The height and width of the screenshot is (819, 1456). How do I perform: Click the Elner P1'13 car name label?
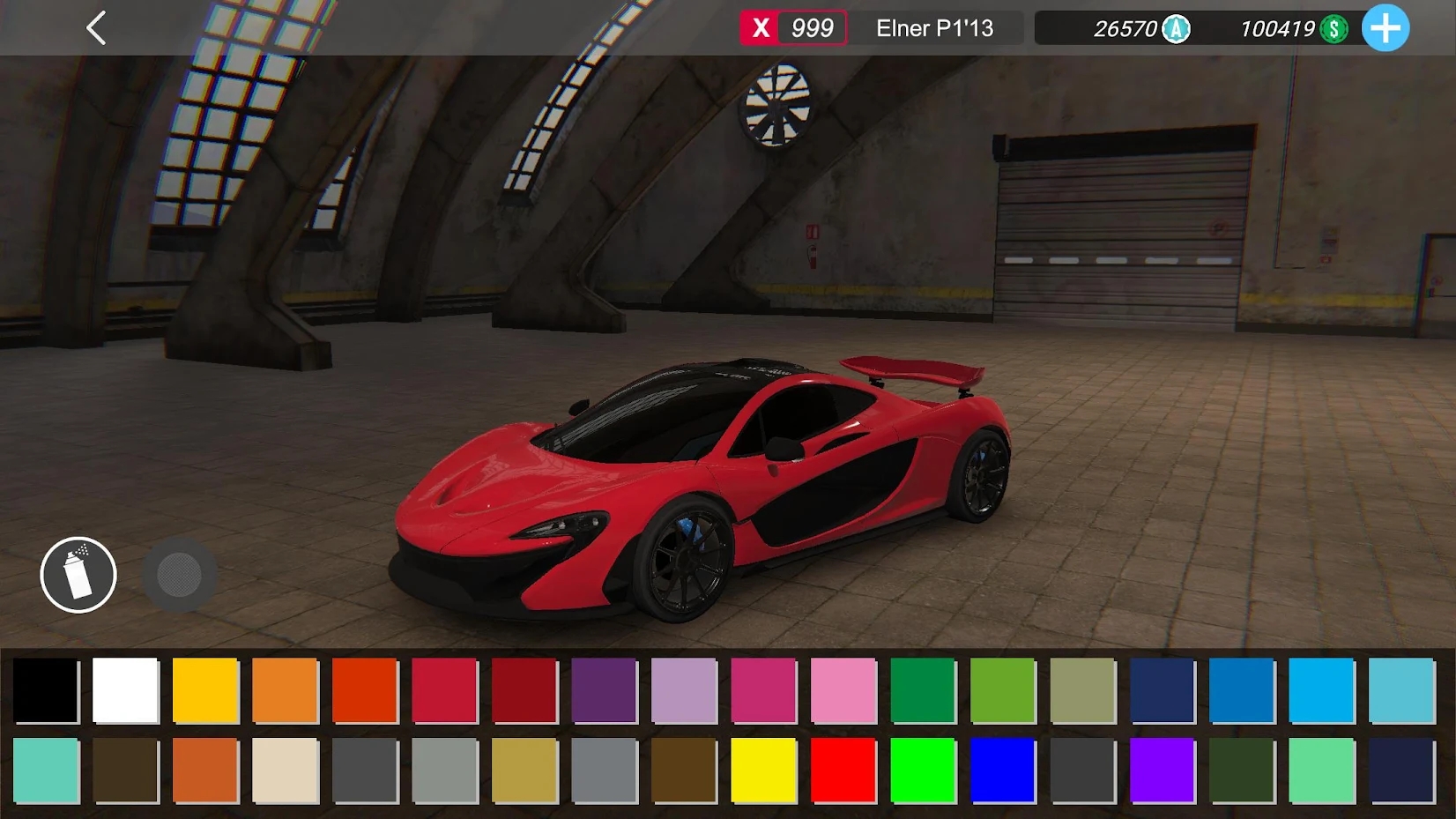936,28
